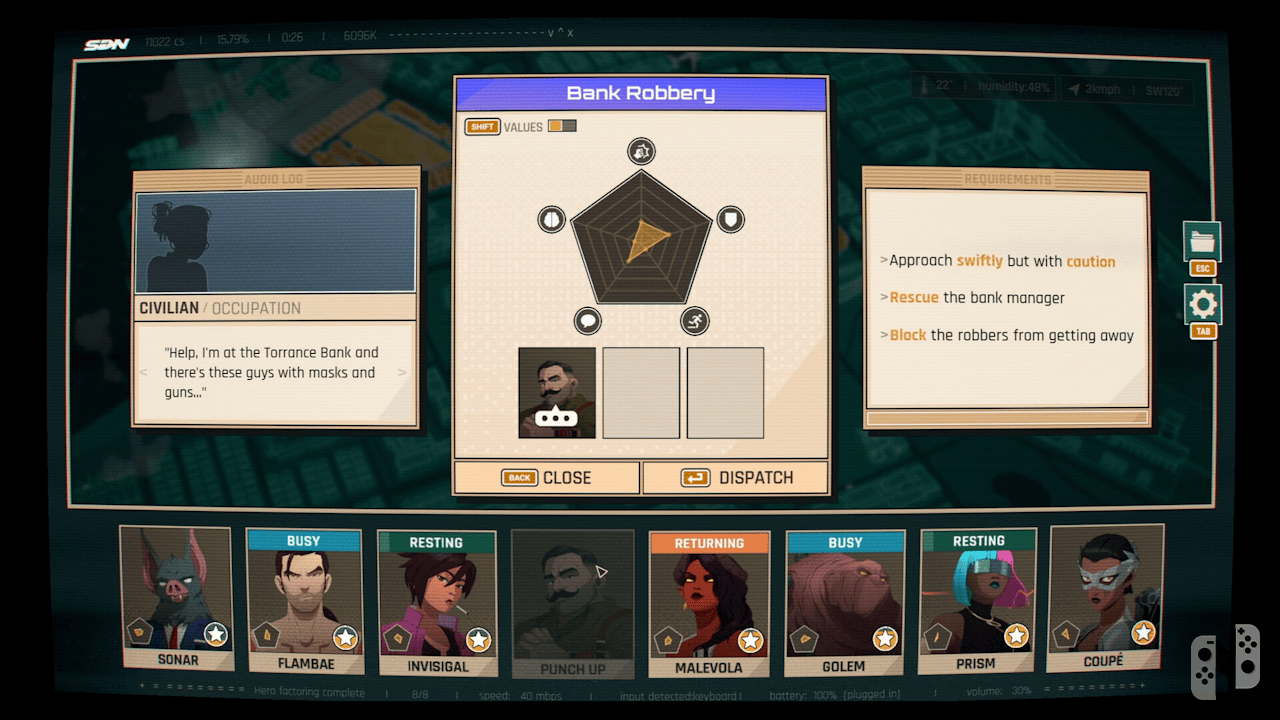
Task: Select the Coupé hero card
Action: 1104,597
